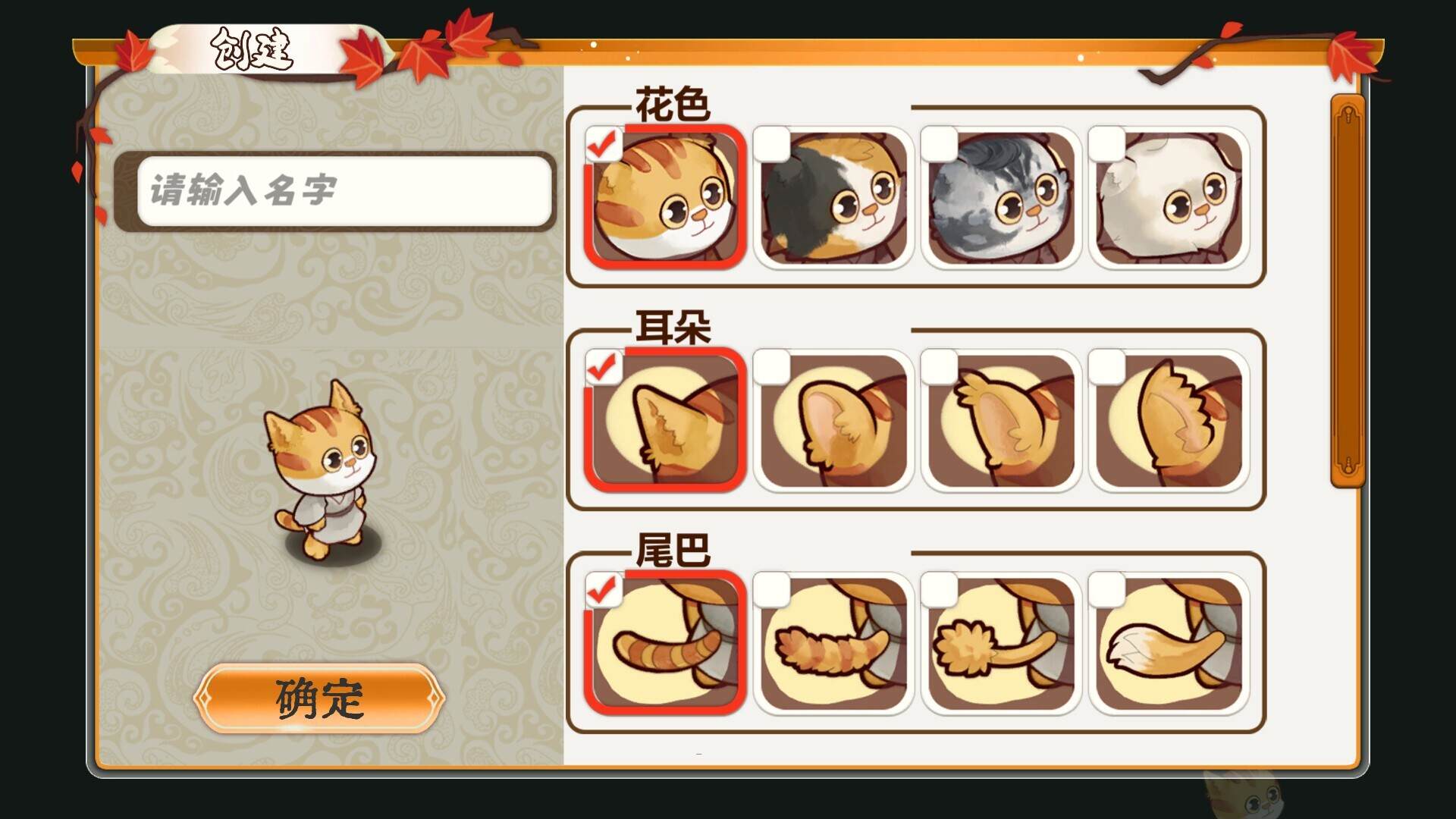The image size is (1456, 819).
Task: Confirm creation with the 确定 button
Action: click(319, 698)
